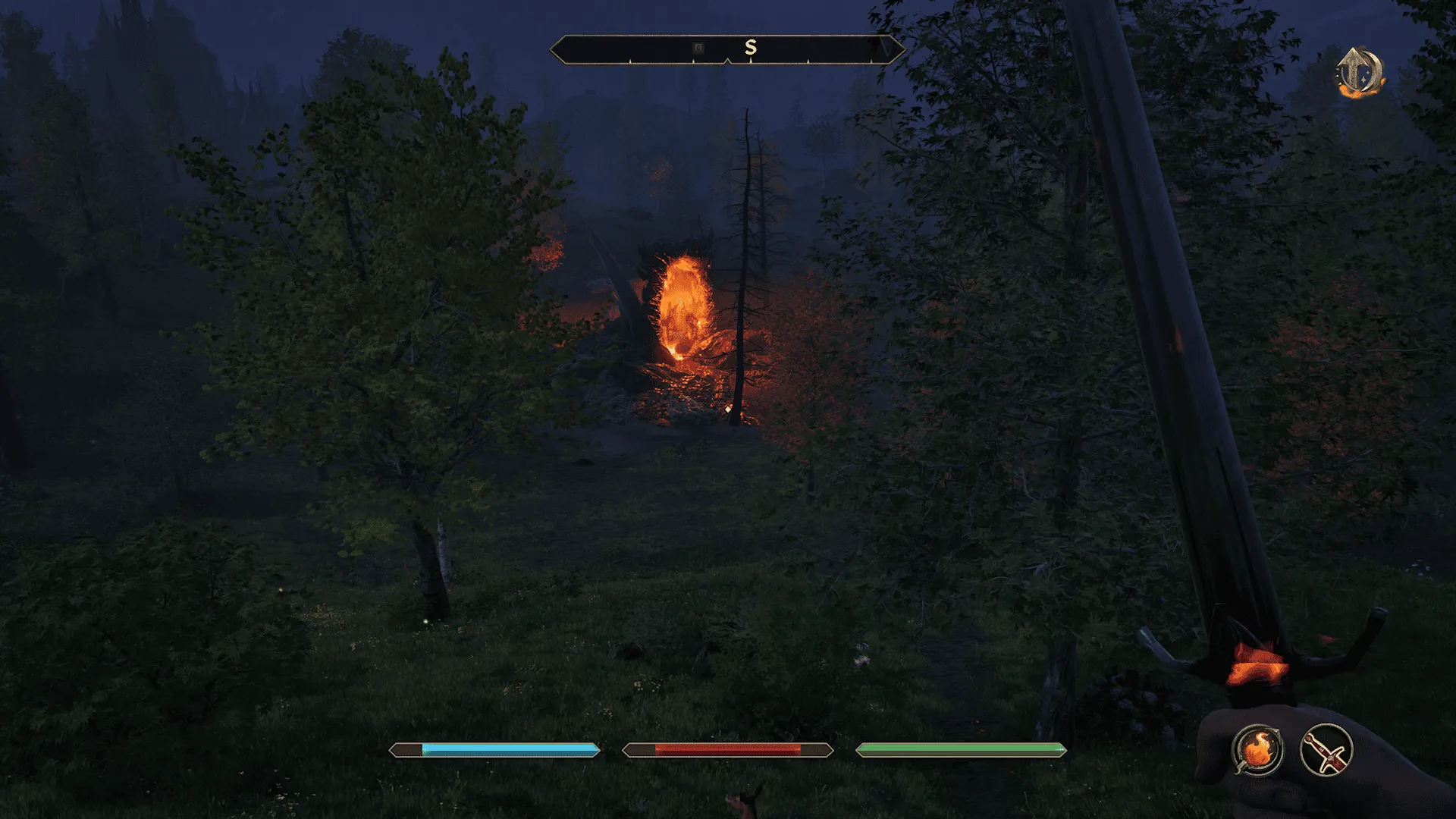Click the quest marker on the compass
1456x819 pixels.
pyautogui.click(x=698, y=48)
